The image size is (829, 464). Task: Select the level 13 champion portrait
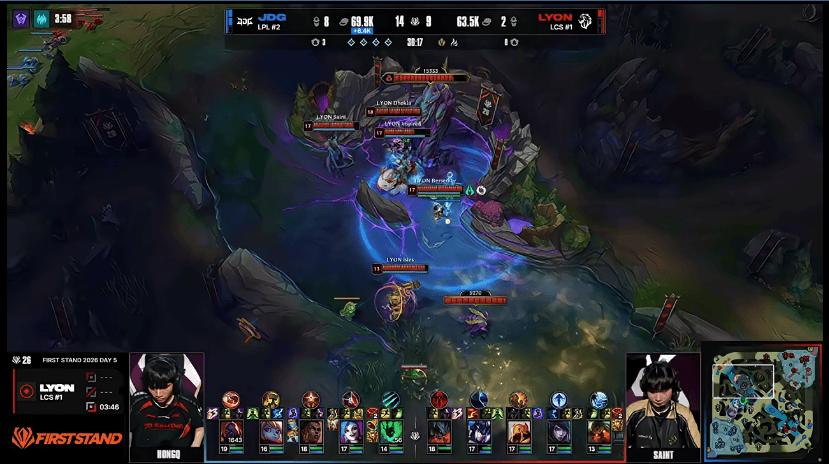click(598, 432)
